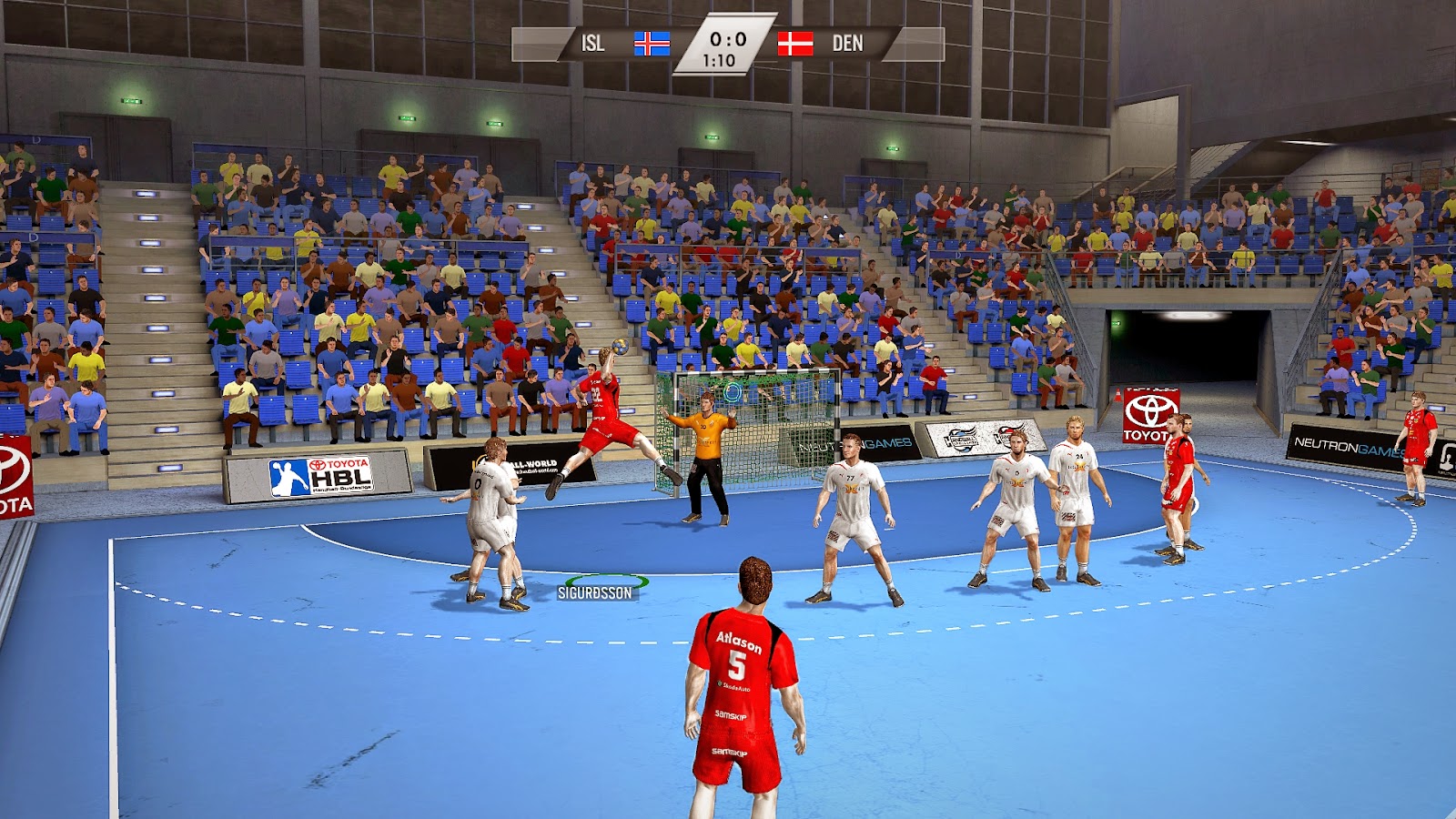Image resolution: width=1456 pixels, height=819 pixels.
Task: Open the match clock showing 1:10
Action: 718,61
